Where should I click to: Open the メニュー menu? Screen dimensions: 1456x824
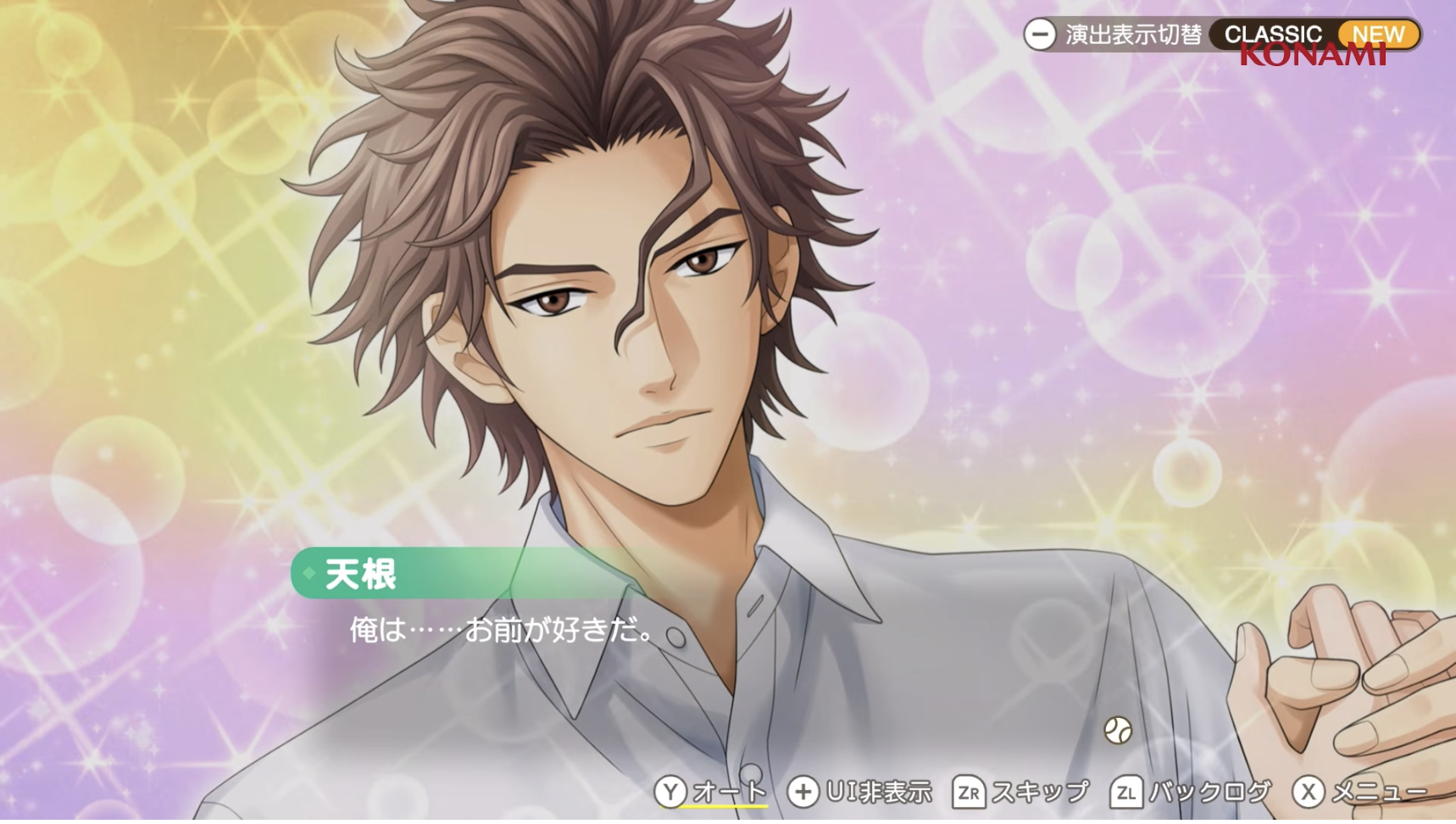(x=1359, y=792)
